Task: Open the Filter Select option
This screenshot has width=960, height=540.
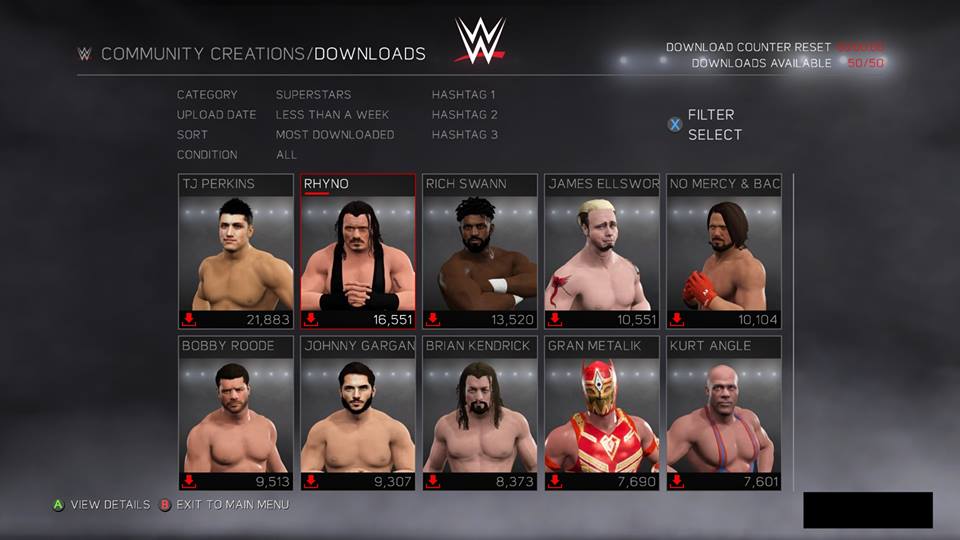Action: tap(712, 125)
